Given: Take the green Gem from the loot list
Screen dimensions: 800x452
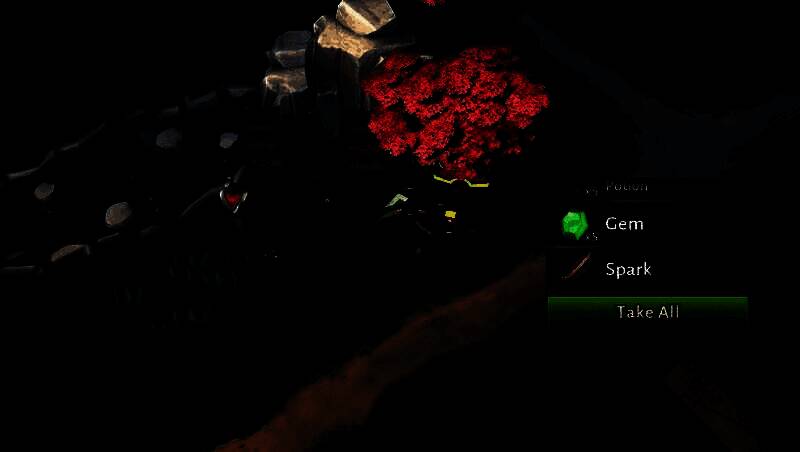Looking at the screenshot, I should [624, 224].
